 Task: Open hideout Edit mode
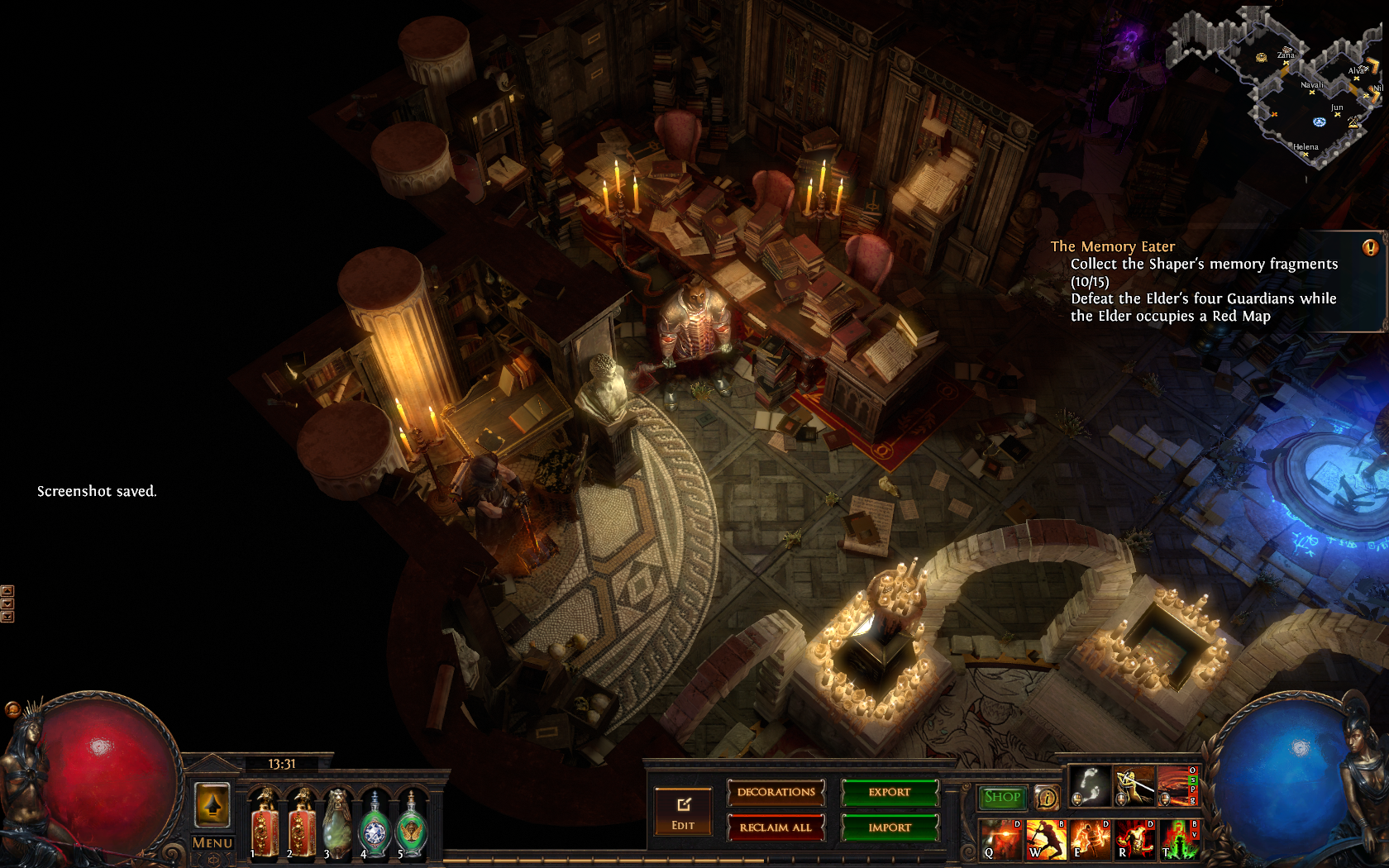pos(683,812)
